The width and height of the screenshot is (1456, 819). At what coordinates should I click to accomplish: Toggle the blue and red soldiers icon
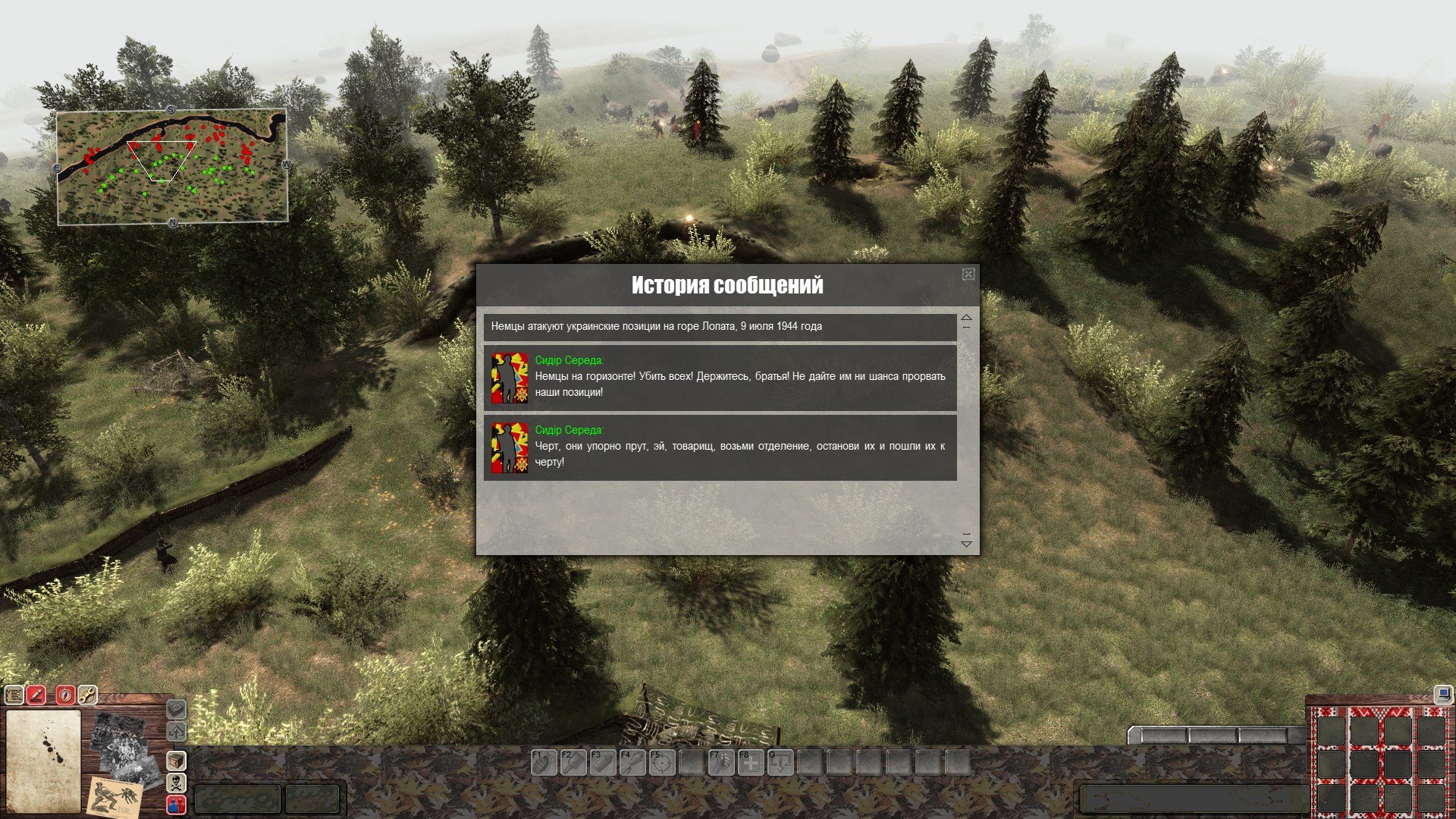(176, 804)
